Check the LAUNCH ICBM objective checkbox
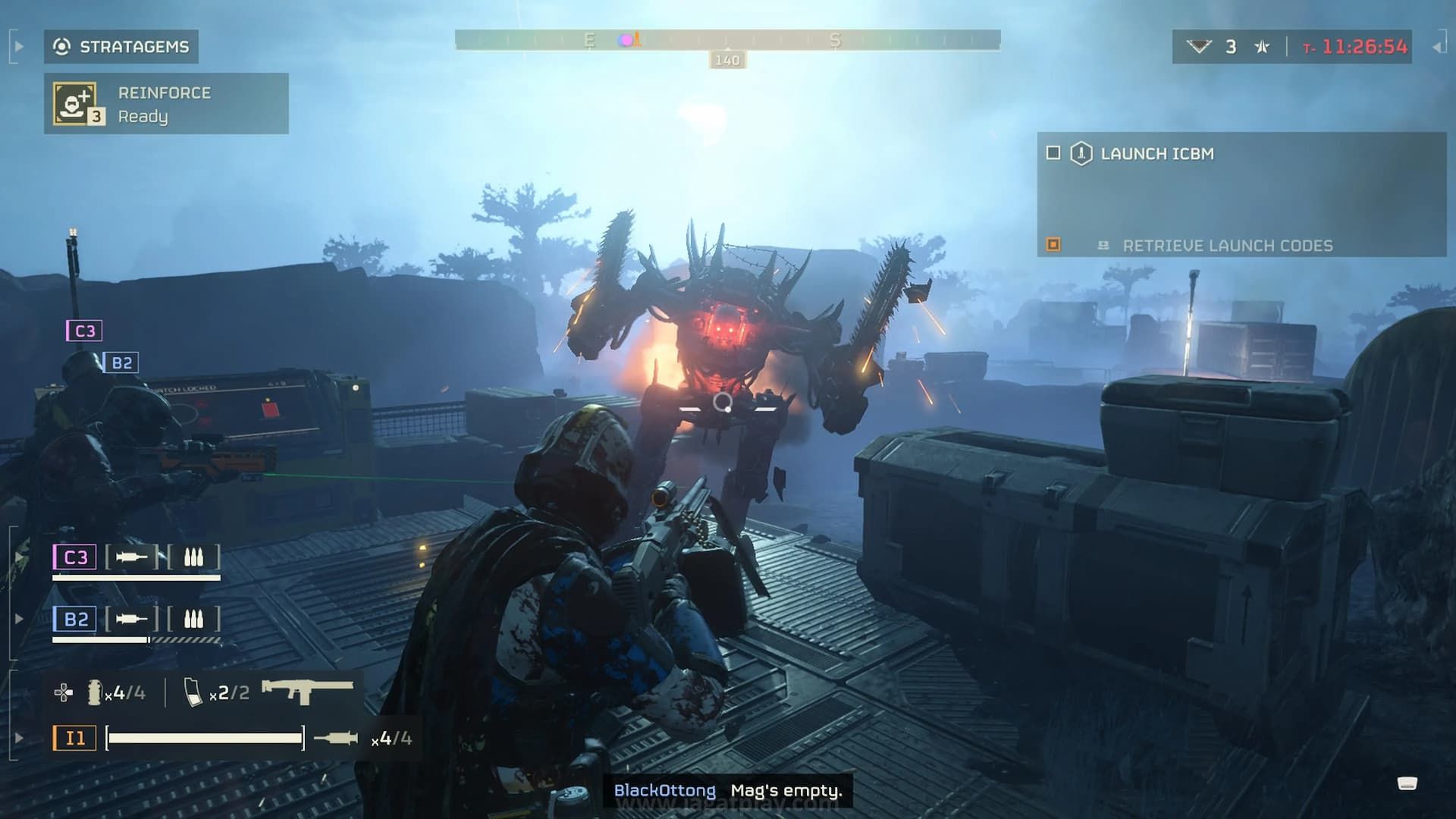The image size is (1456, 819). click(x=1054, y=153)
